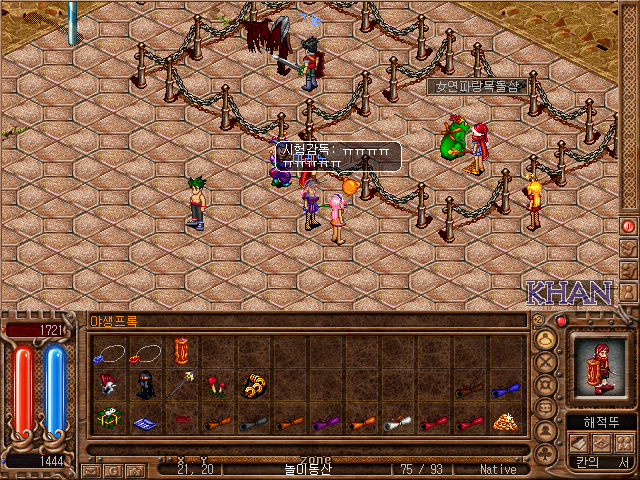The height and width of the screenshot is (480, 640).
Task: Pick the red mushroom item
Action: pos(215,387)
